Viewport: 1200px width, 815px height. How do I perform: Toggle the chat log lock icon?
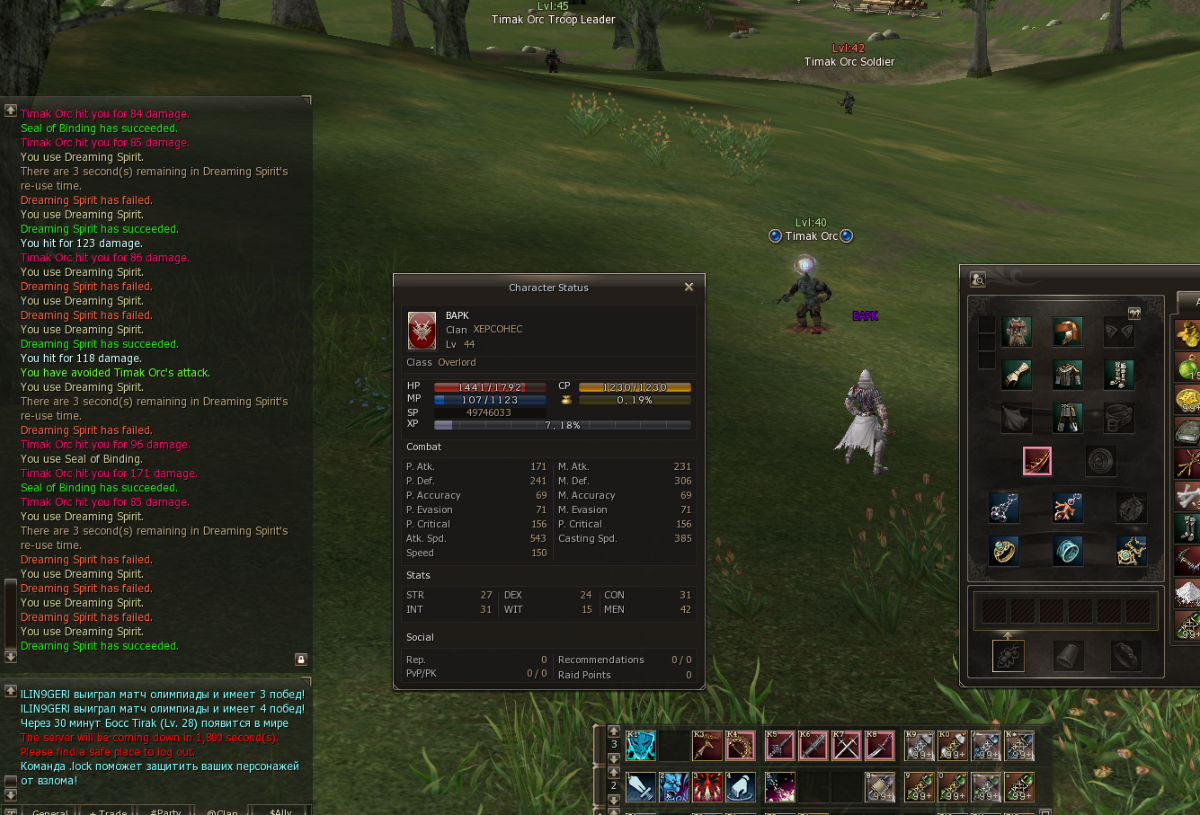300,659
